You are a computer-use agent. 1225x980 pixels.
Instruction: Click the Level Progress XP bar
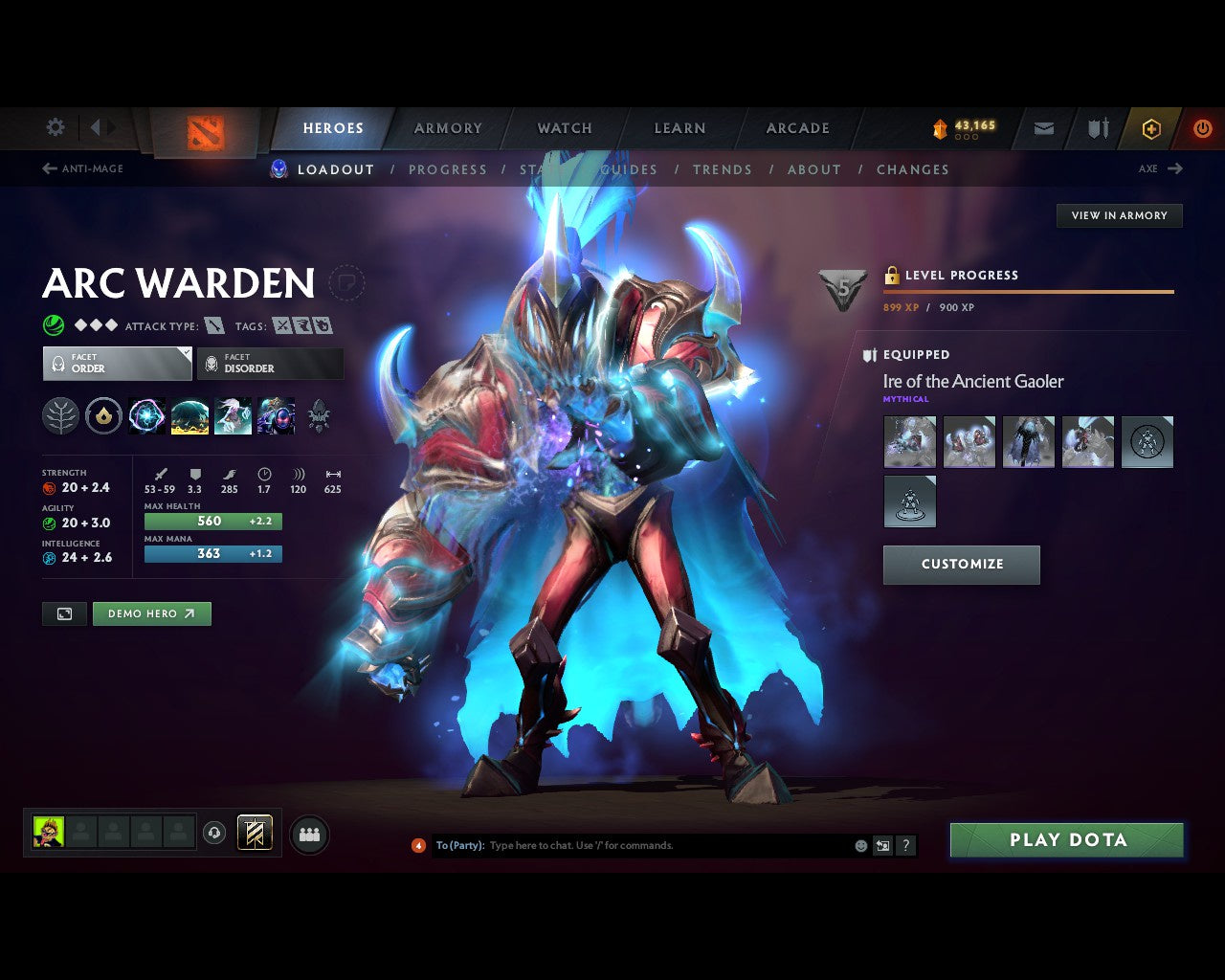[x=1028, y=293]
